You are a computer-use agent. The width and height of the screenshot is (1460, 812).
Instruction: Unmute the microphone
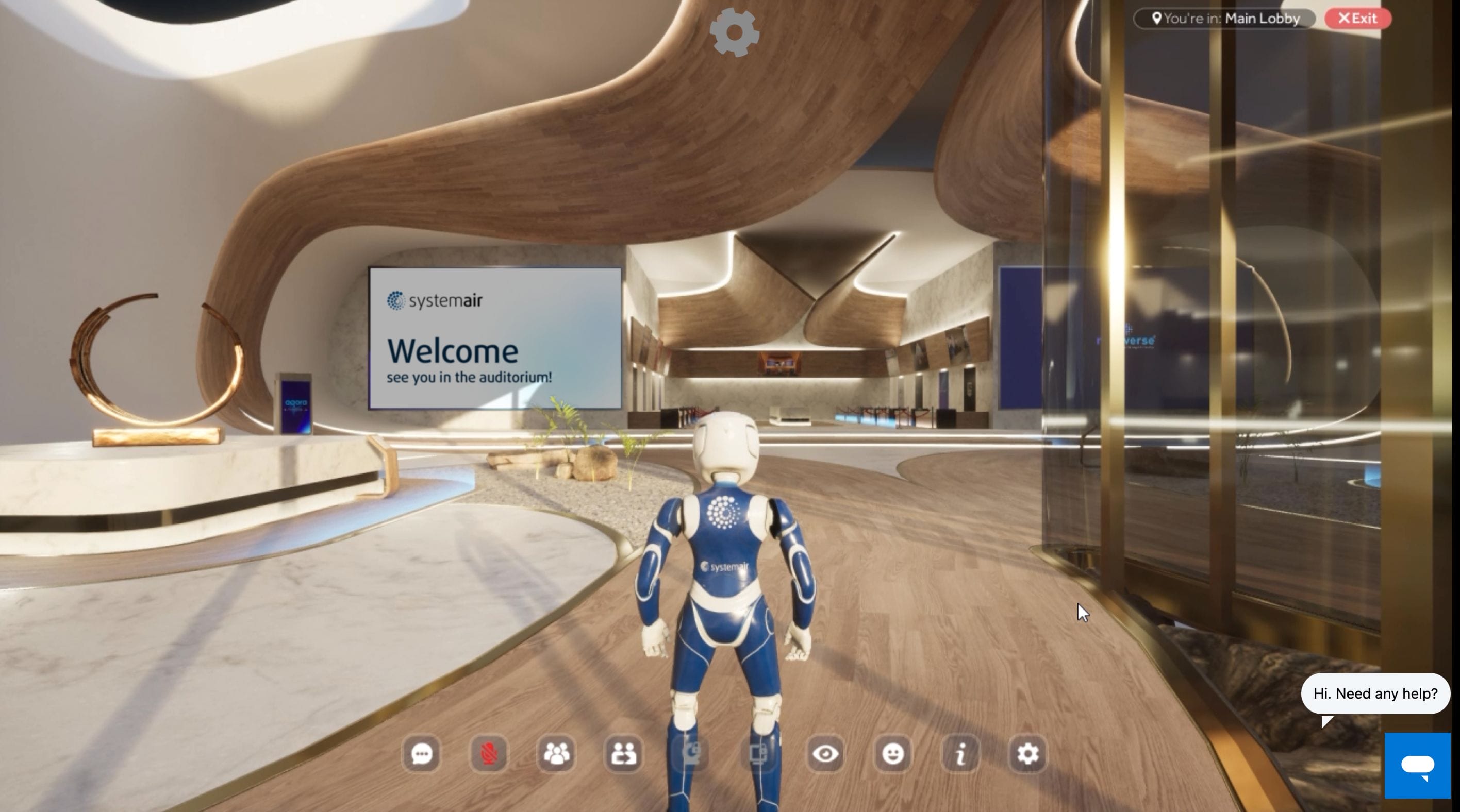tap(488, 754)
